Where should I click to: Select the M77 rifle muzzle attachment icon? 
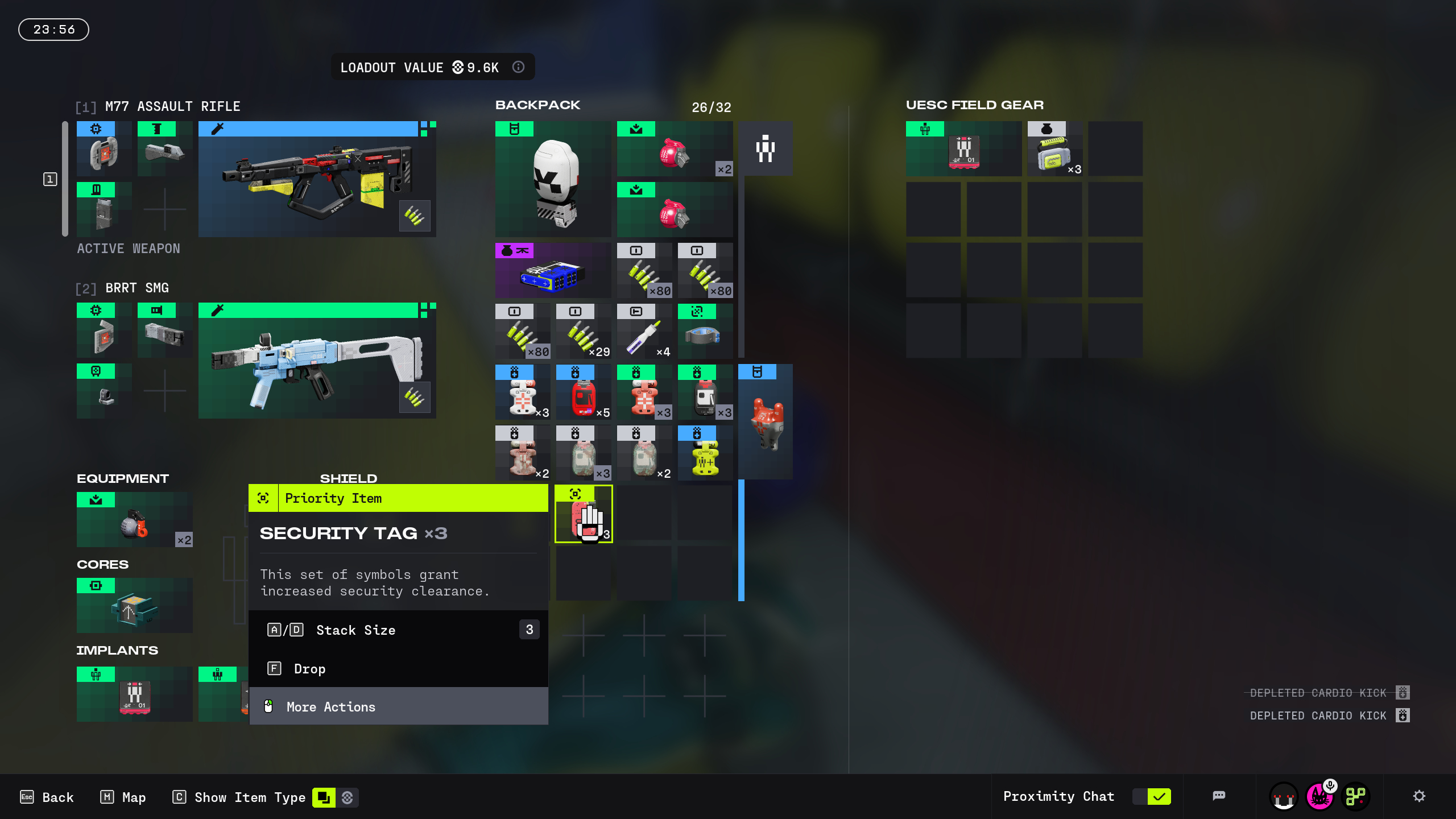pyautogui.click(x=164, y=149)
